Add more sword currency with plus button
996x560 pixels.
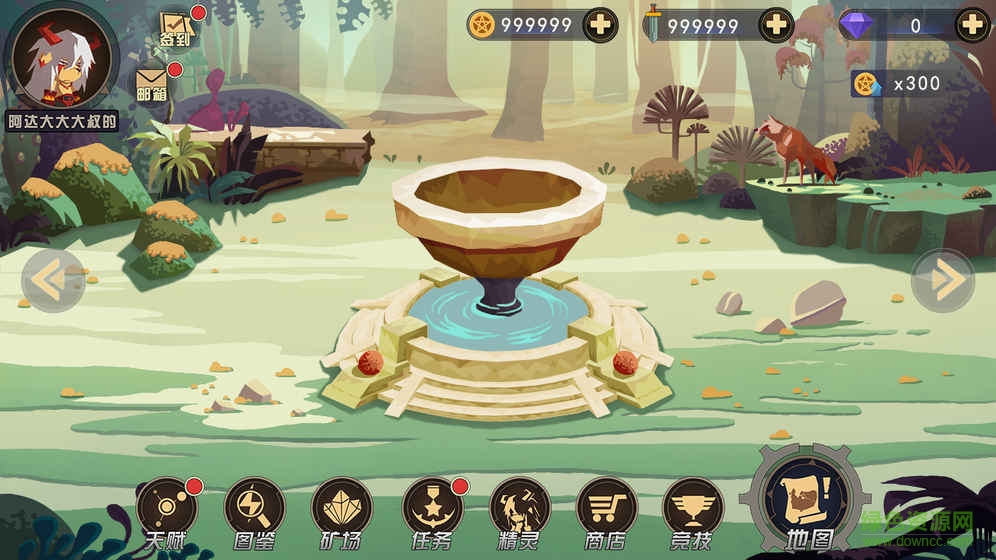click(x=775, y=26)
